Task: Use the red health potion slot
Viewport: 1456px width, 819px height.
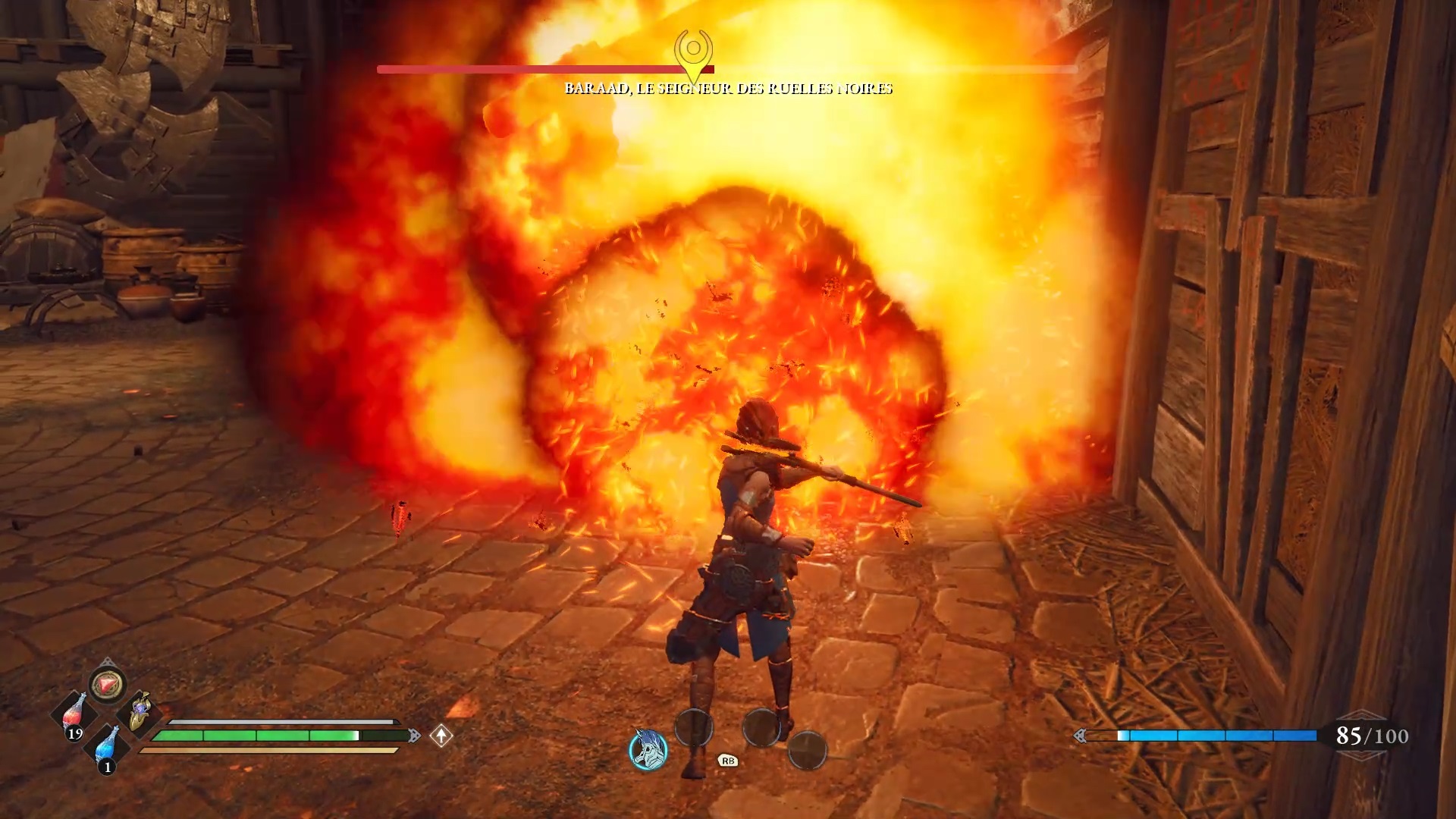Action: point(74,713)
